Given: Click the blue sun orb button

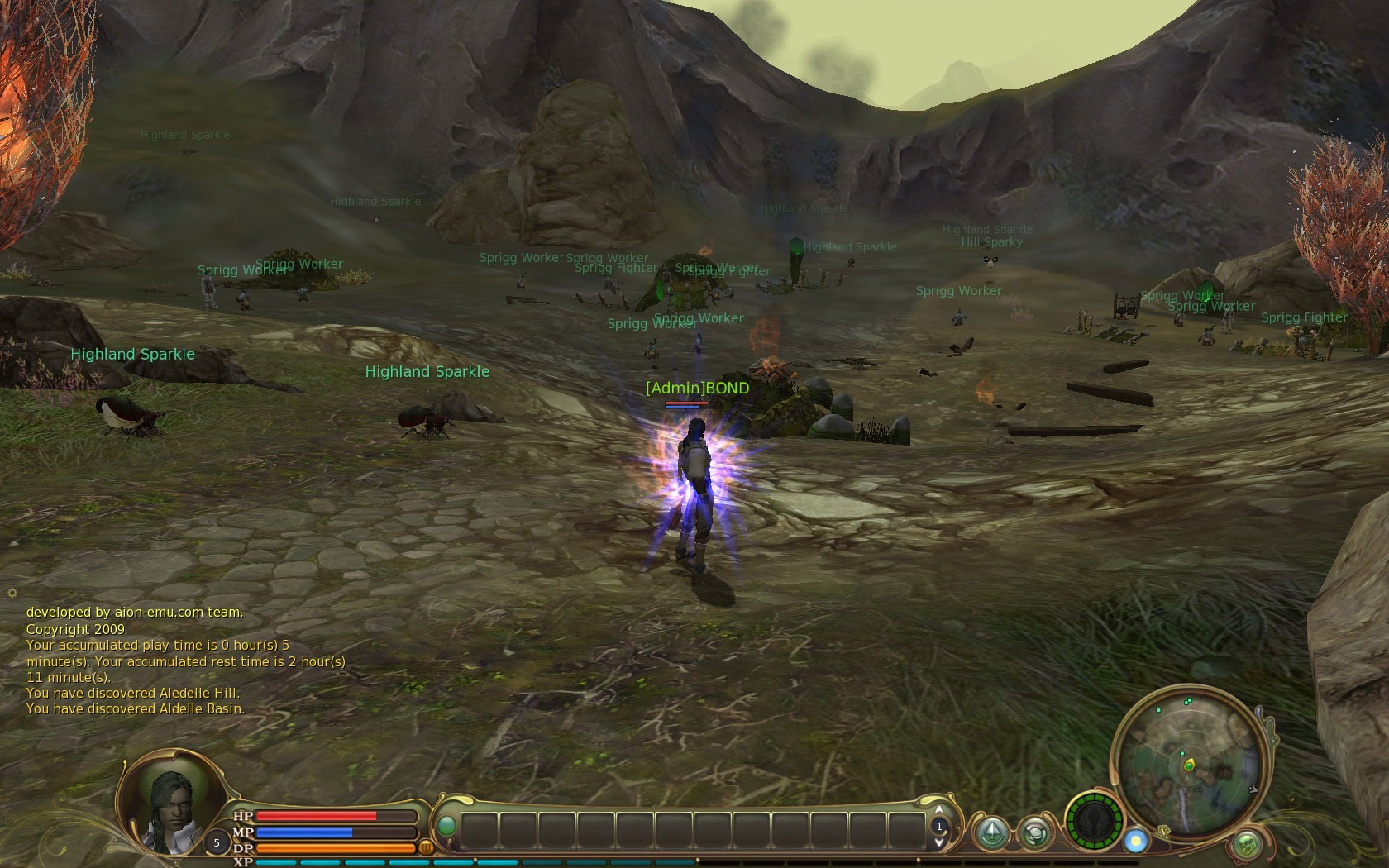Looking at the screenshot, I should tap(1136, 841).
